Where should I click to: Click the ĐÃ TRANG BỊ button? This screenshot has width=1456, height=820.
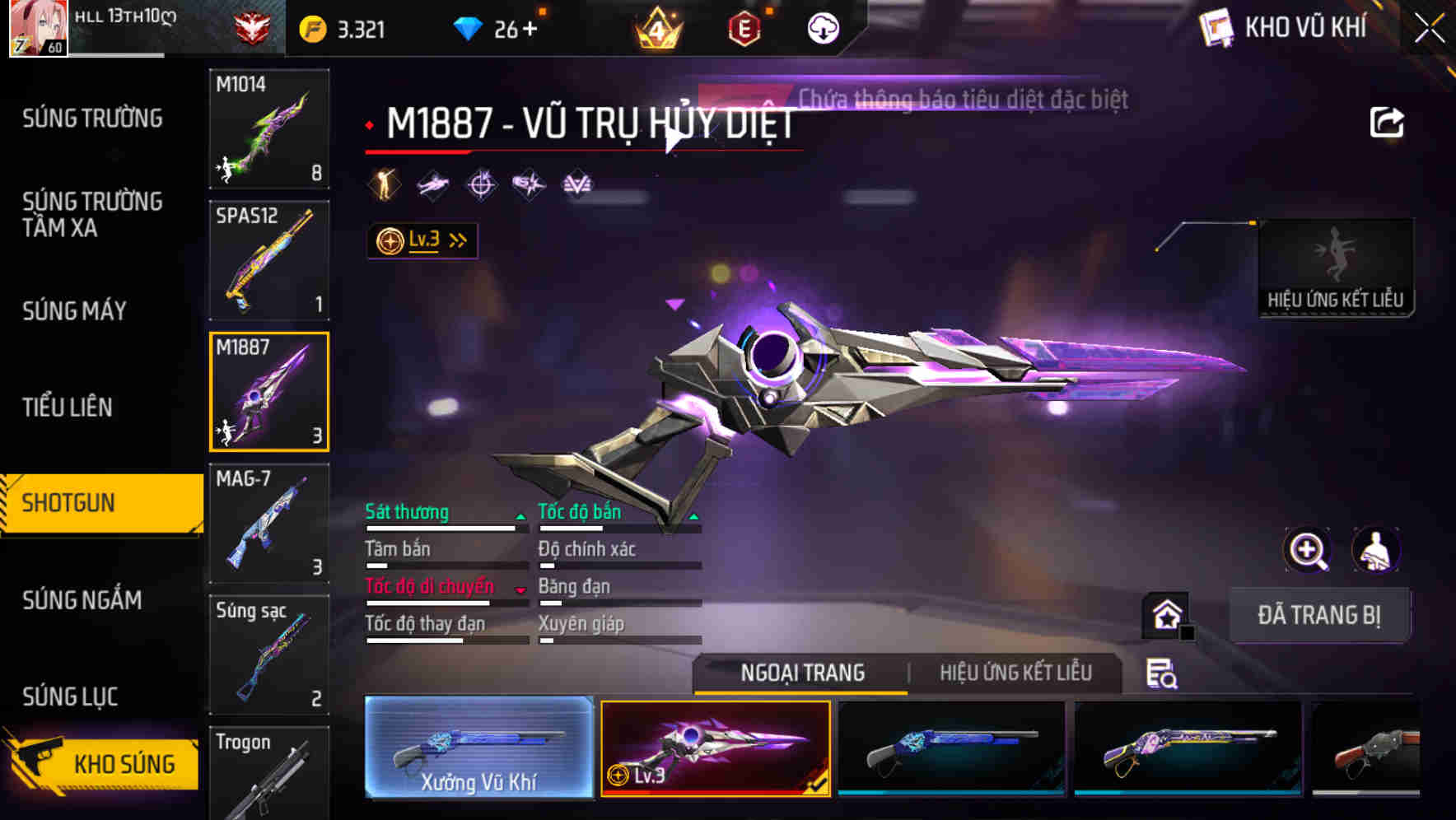1320,614
